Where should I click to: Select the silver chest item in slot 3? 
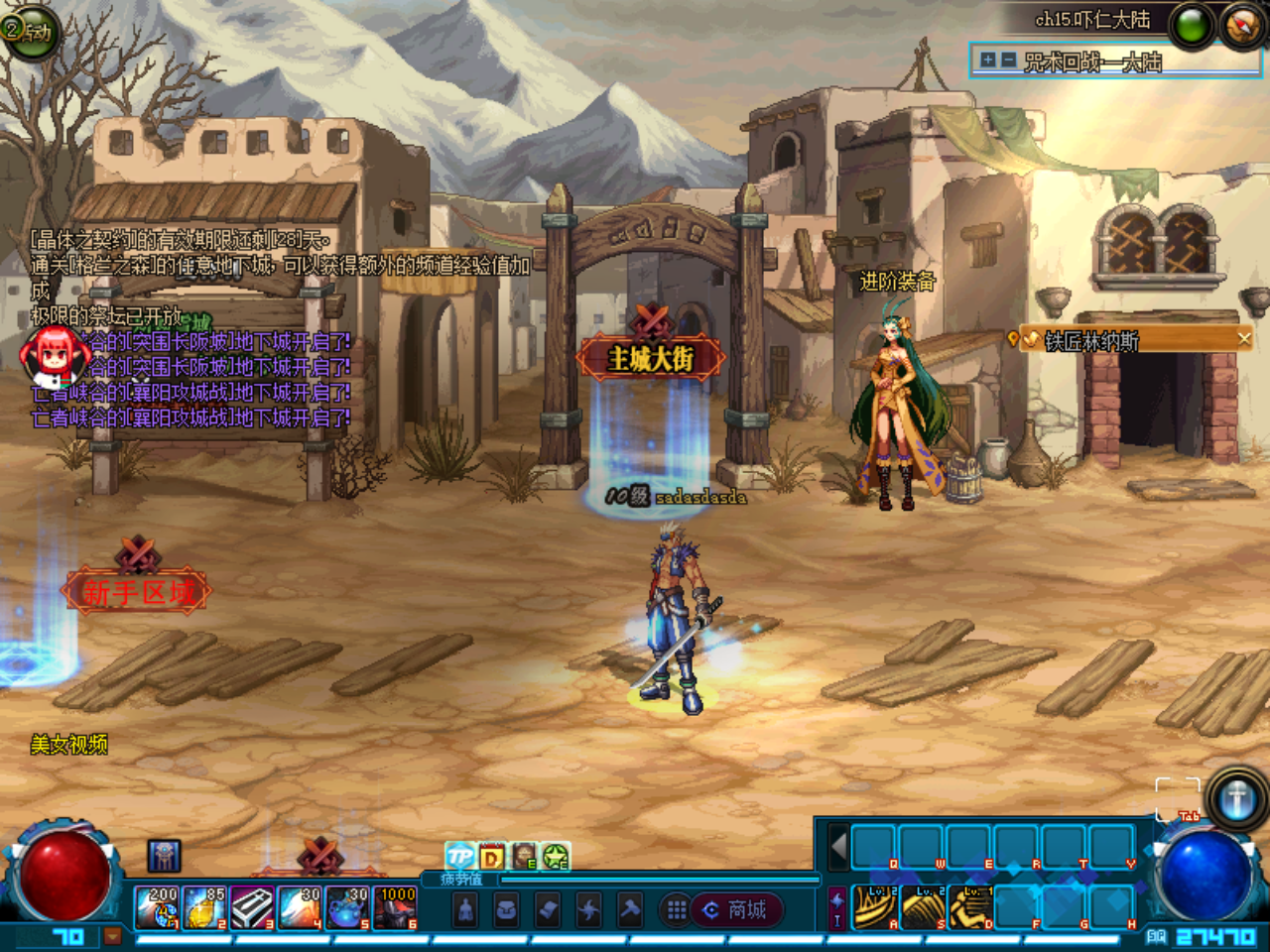click(x=253, y=907)
